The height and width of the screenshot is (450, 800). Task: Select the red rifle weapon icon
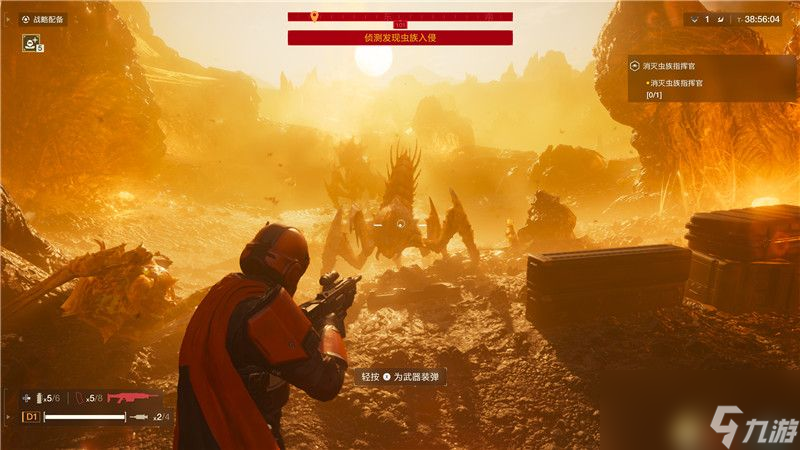[x=134, y=397]
